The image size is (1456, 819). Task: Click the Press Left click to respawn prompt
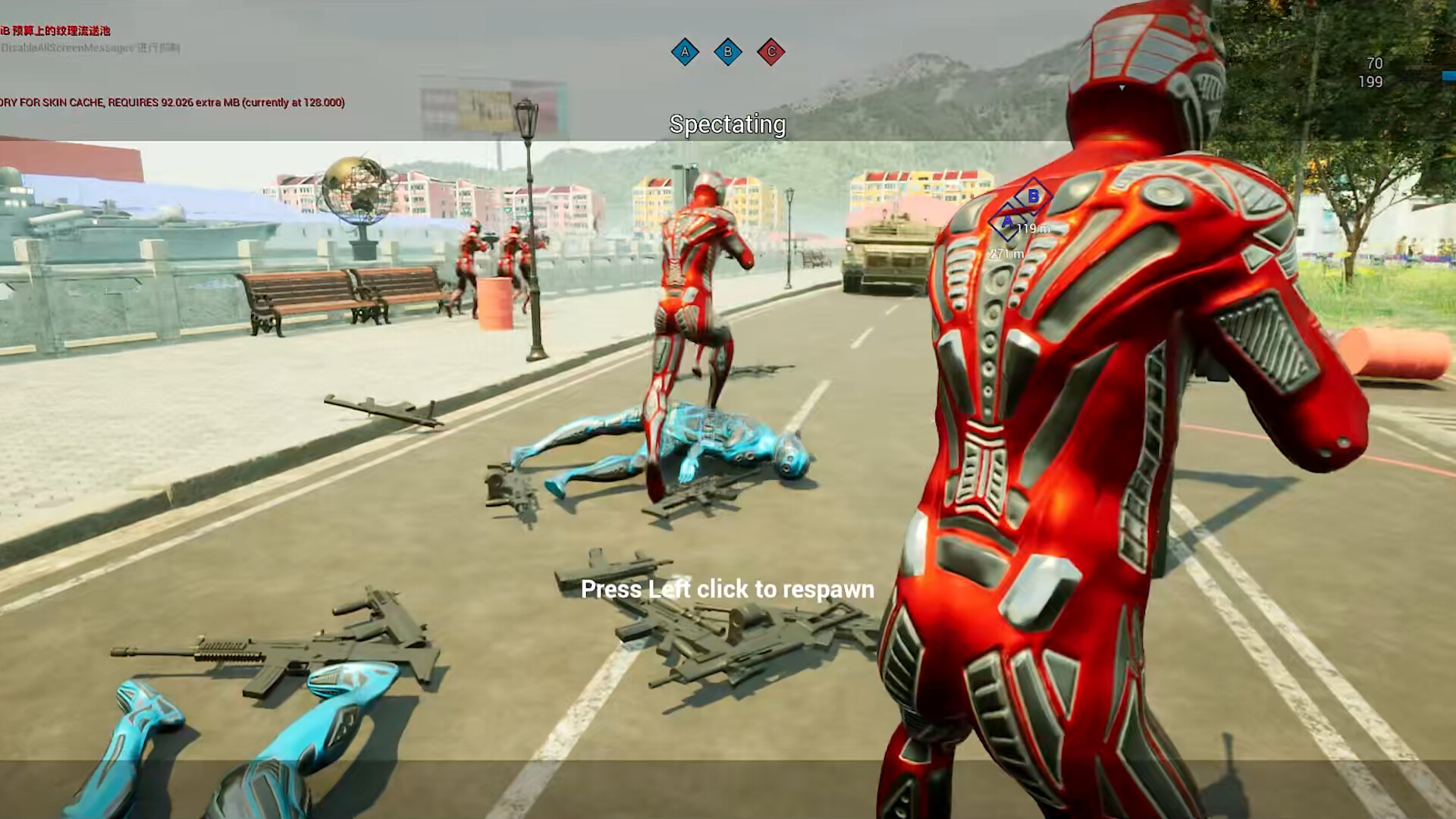coord(726,589)
